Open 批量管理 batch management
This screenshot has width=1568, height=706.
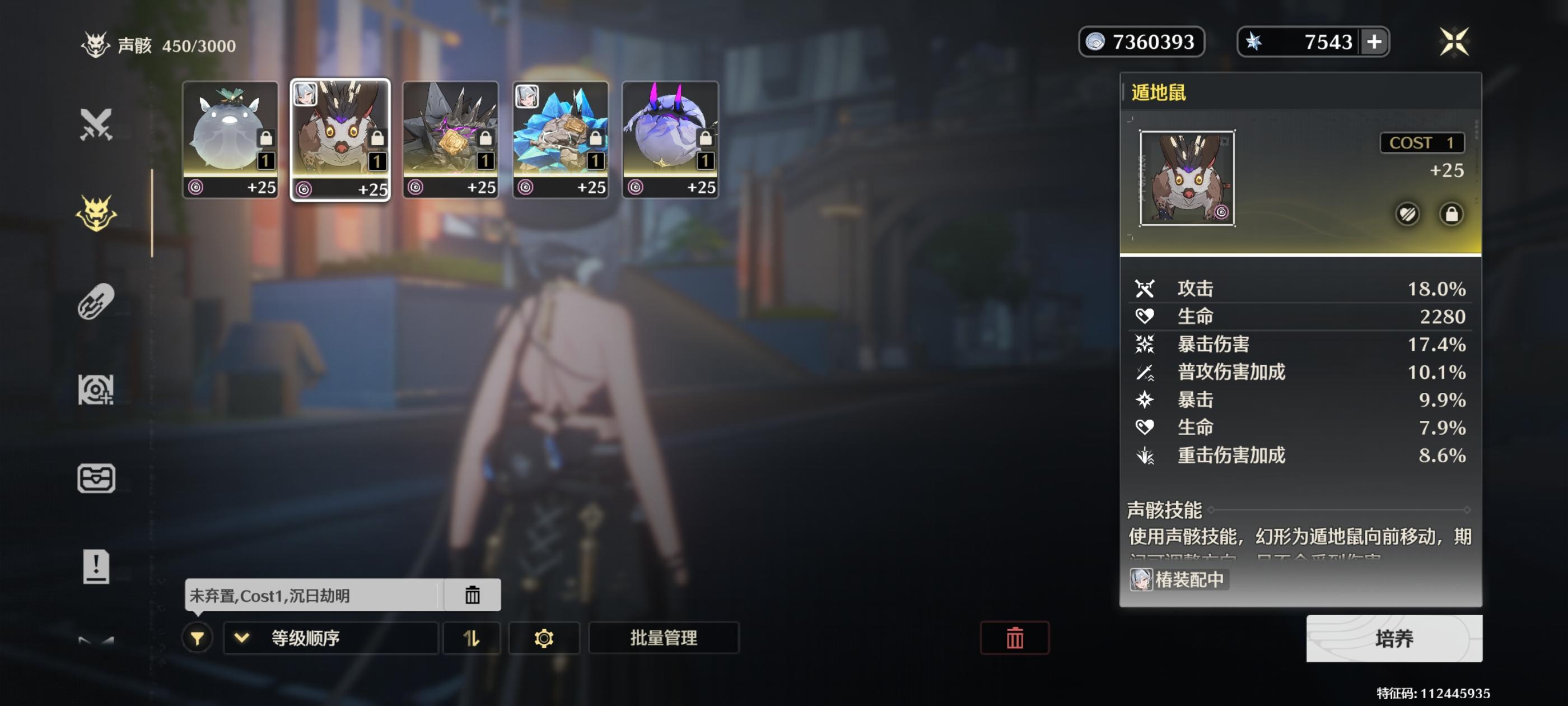[664, 638]
